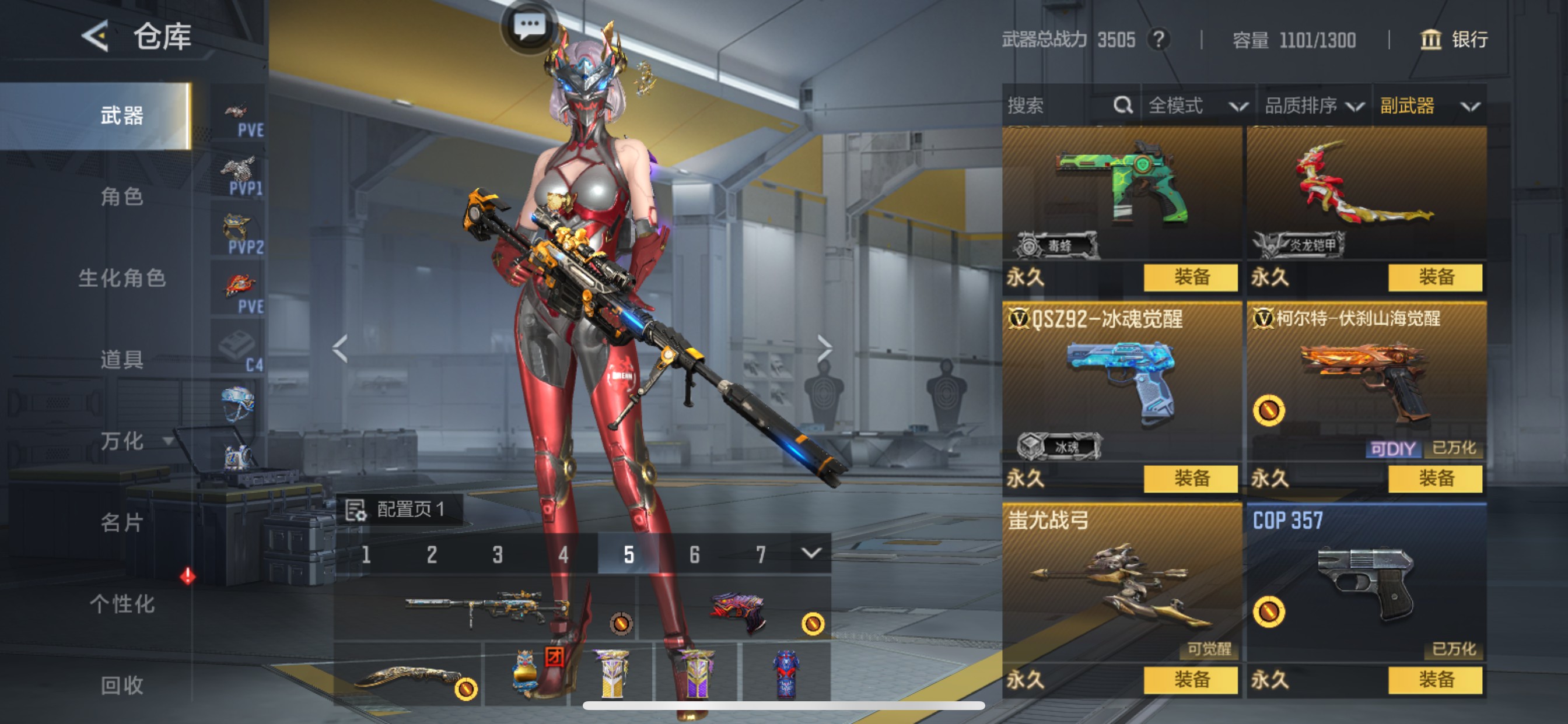
Task: Open the 个性化 category
Action: [x=122, y=603]
